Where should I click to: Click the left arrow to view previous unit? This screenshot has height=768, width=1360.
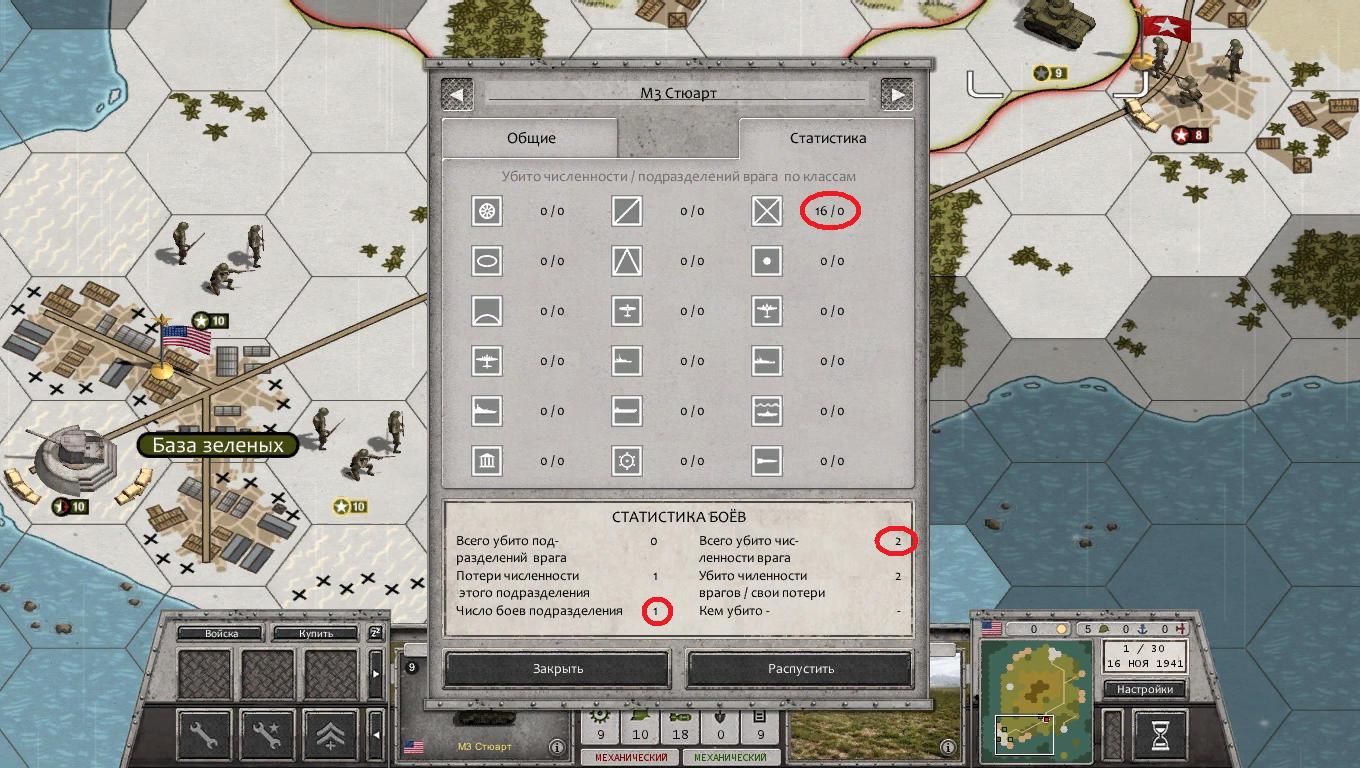pyautogui.click(x=459, y=93)
